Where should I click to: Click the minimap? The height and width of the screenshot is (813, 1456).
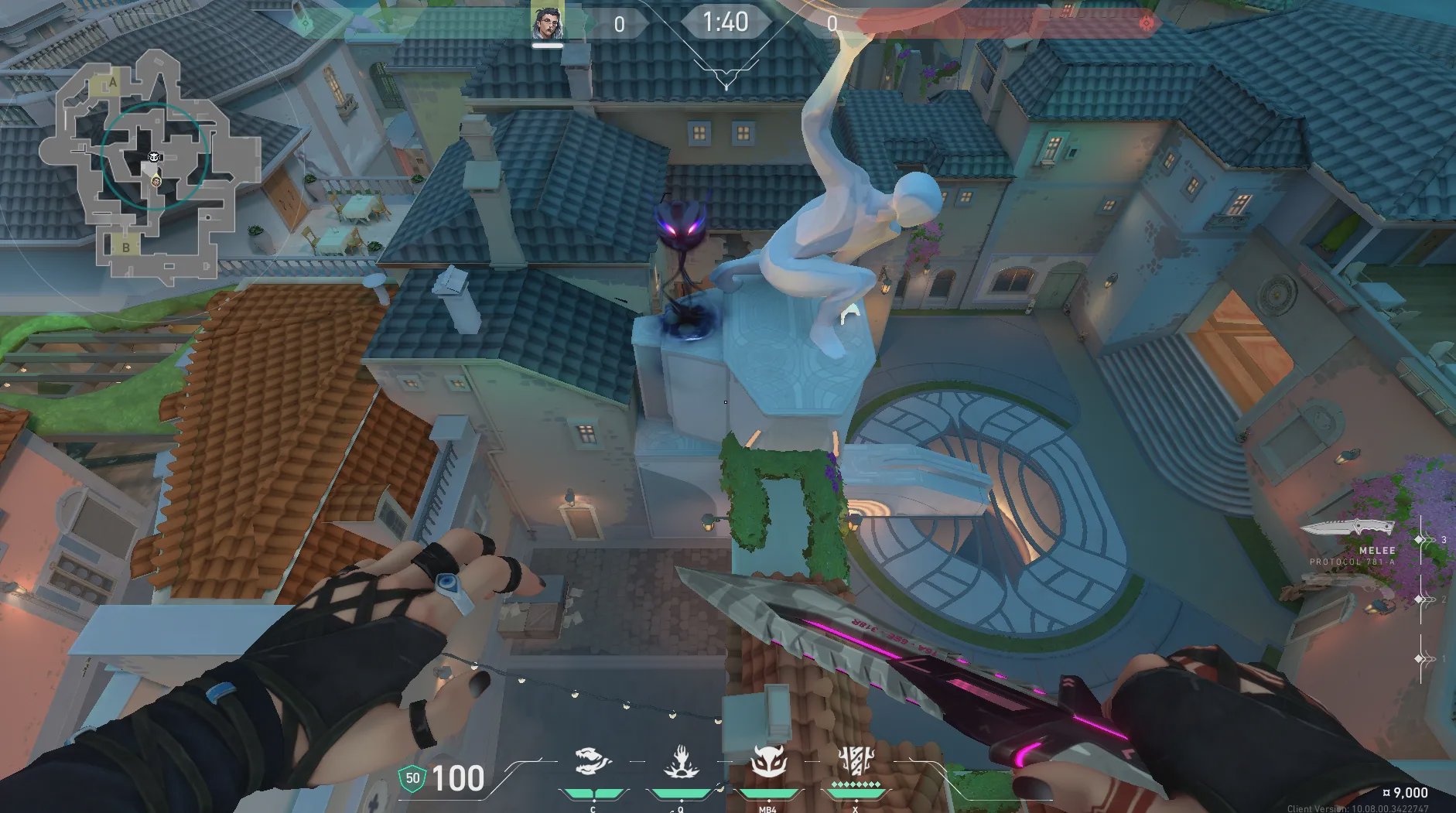point(151,164)
